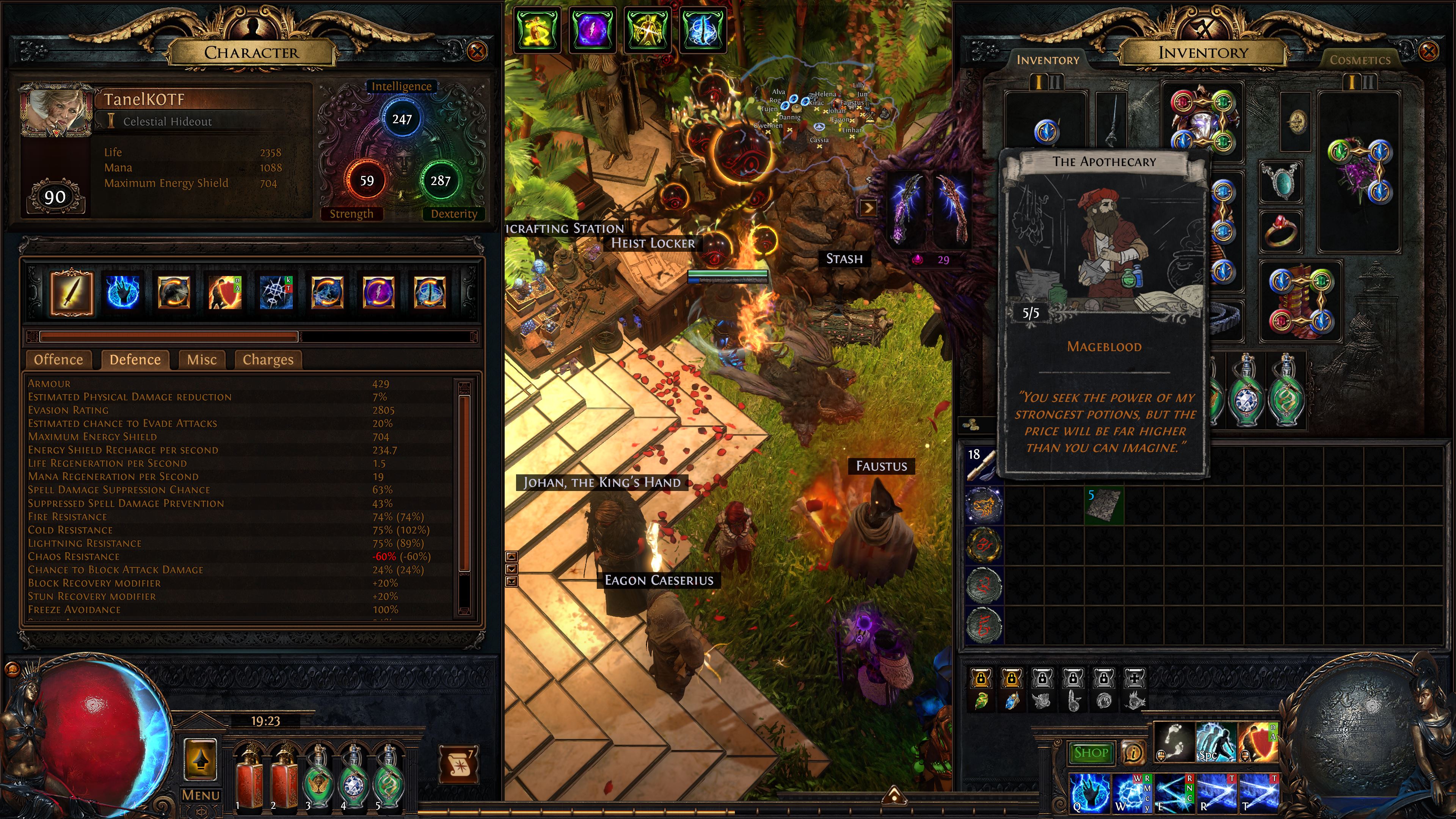
Task: Close the Inventory panel
Action: (1429, 52)
